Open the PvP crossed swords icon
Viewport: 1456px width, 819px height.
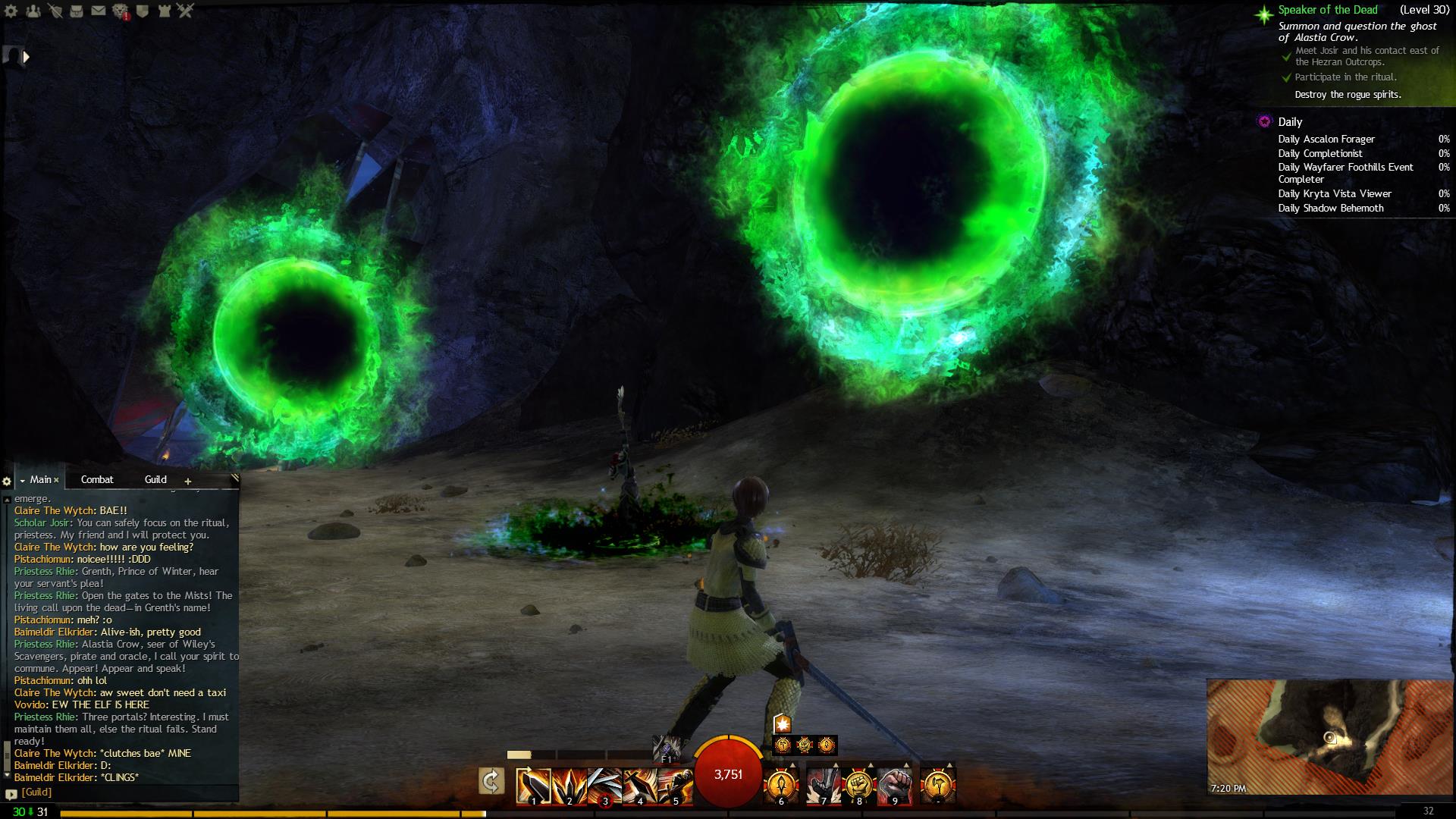[x=186, y=11]
